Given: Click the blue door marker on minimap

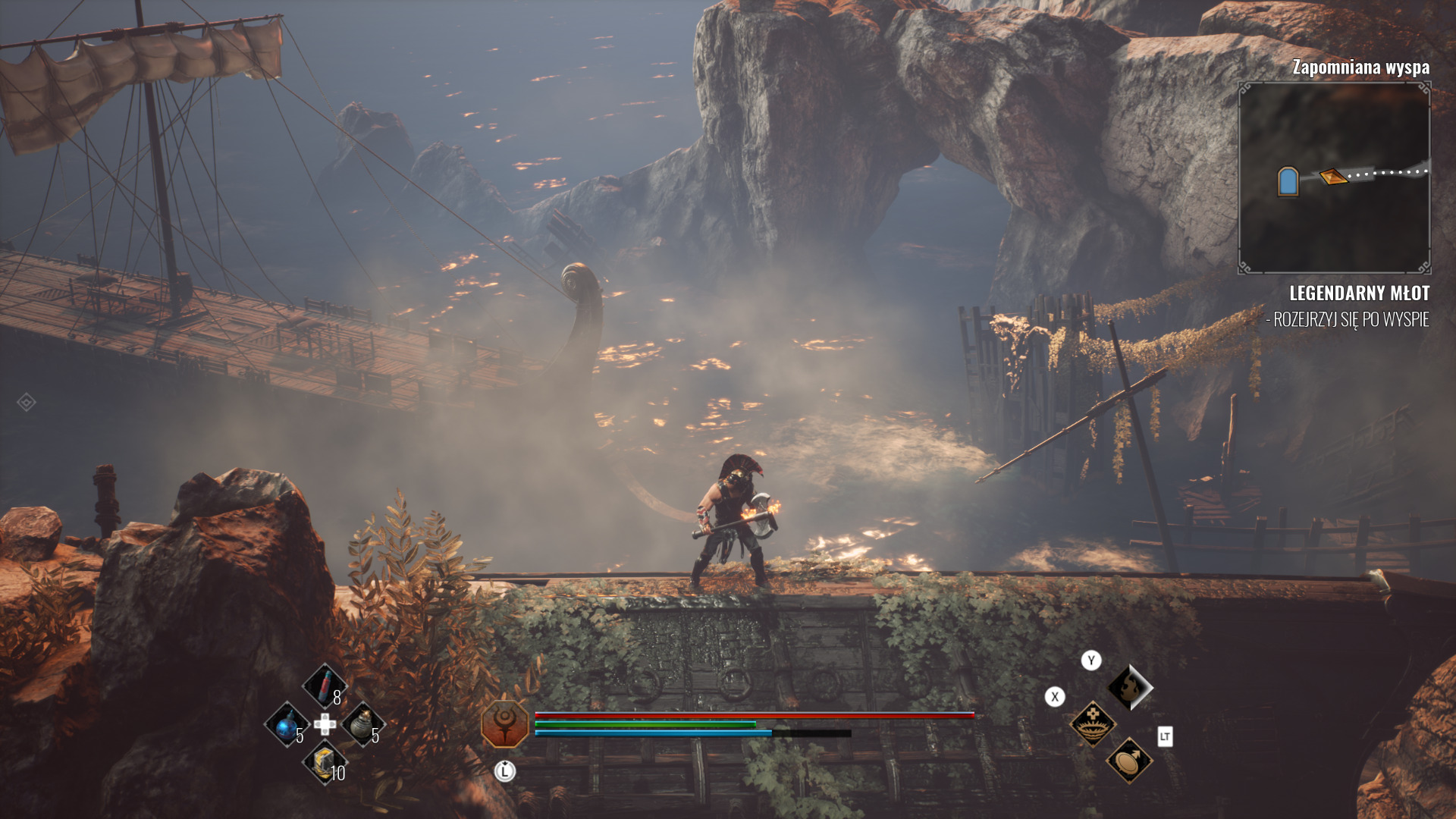Looking at the screenshot, I should pos(1288,182).
